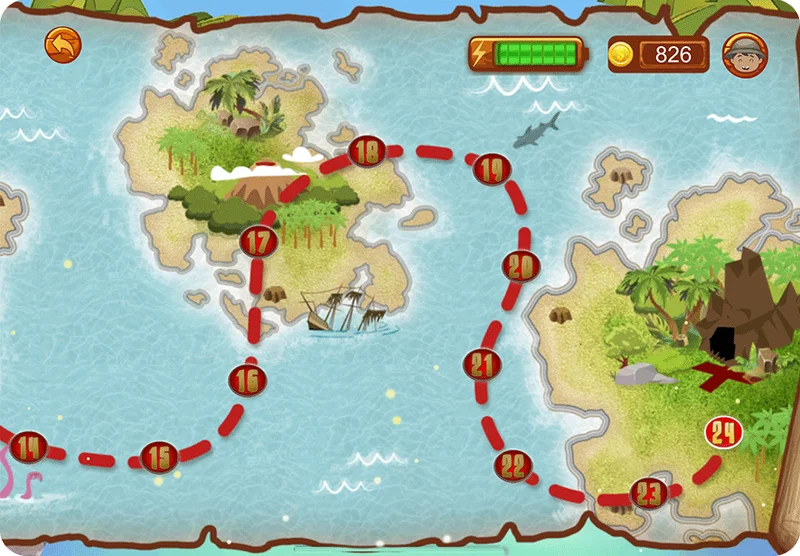Open level 16 on the path
This screenshot has height=556, width=800.
pyautogui.click(x=247, y=379)
